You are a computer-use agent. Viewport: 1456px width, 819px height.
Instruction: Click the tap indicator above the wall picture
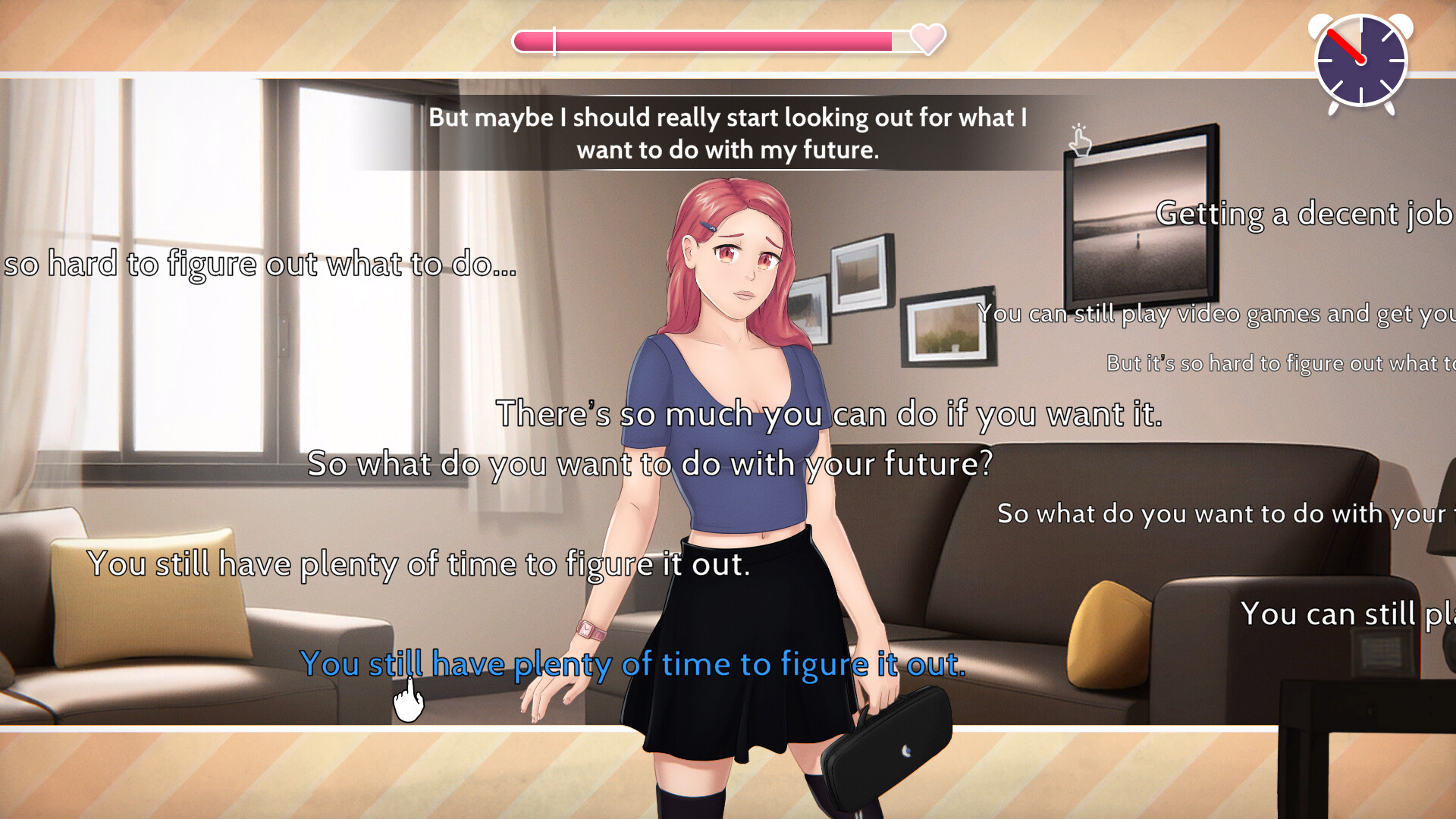[1080, 140]
